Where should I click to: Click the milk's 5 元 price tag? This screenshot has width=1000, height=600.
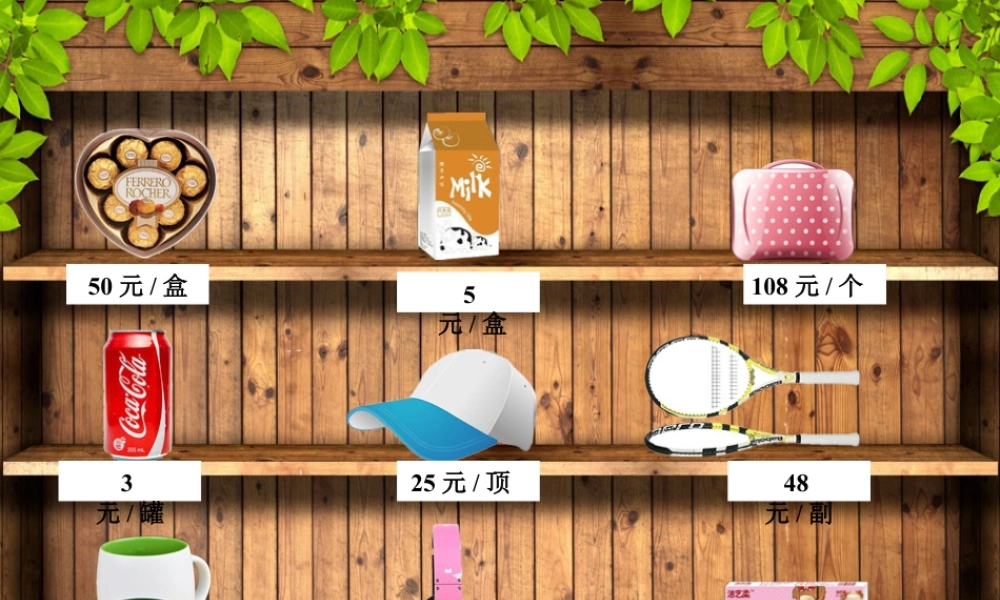468,294
